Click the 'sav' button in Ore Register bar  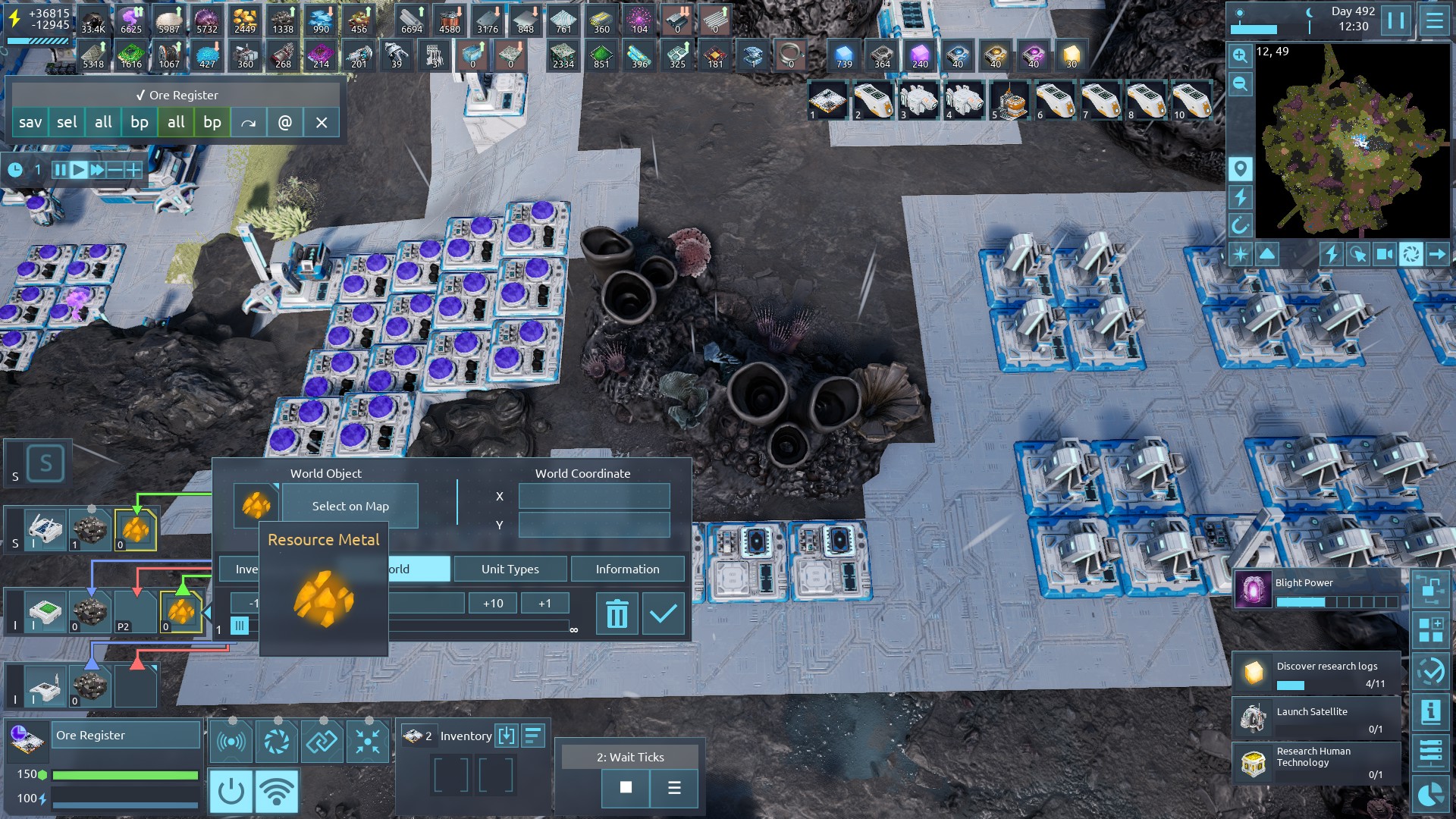coord(30,122)
